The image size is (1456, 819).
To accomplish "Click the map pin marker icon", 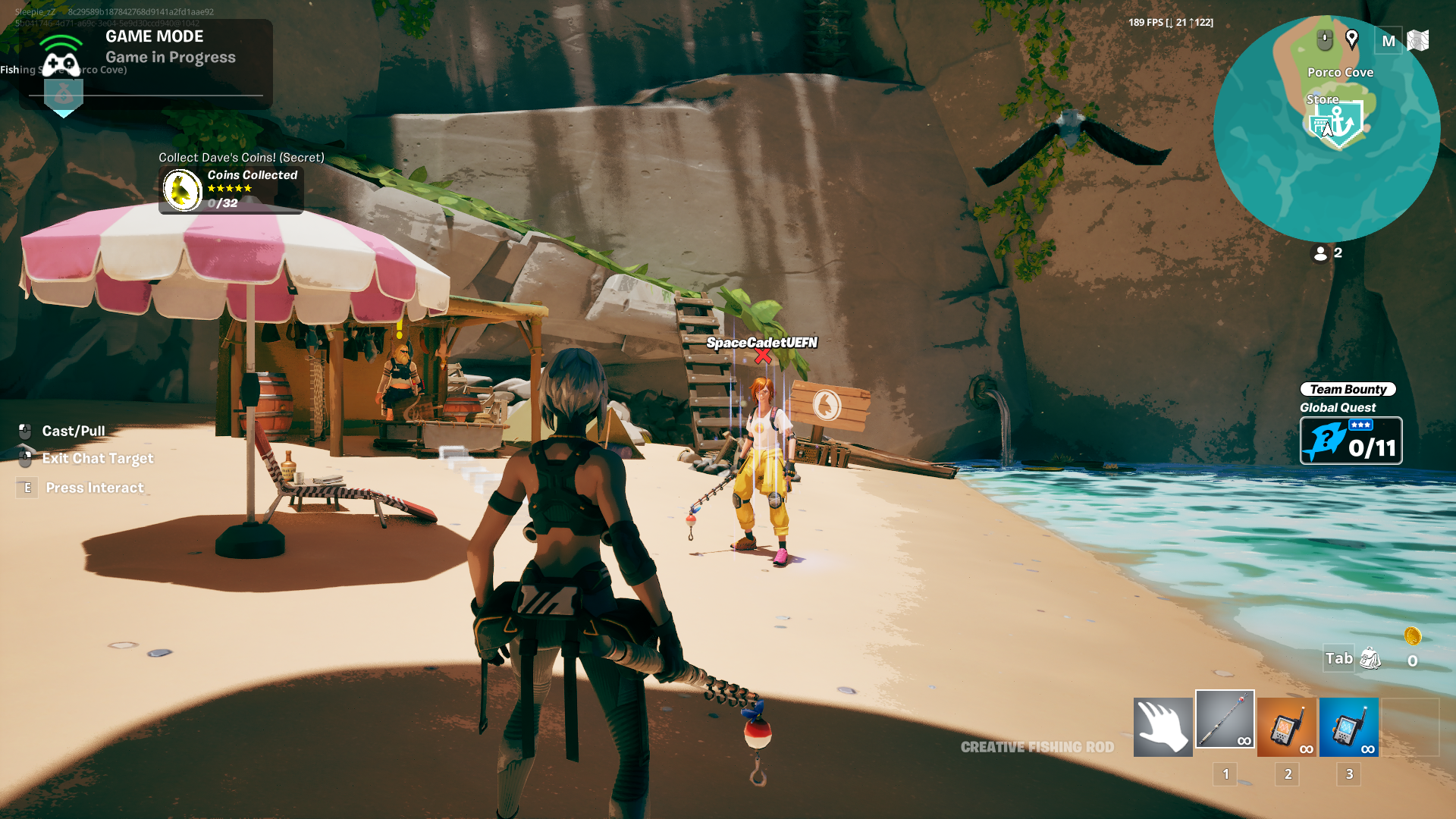I will pyautogui.click(x=1351, y=39).
